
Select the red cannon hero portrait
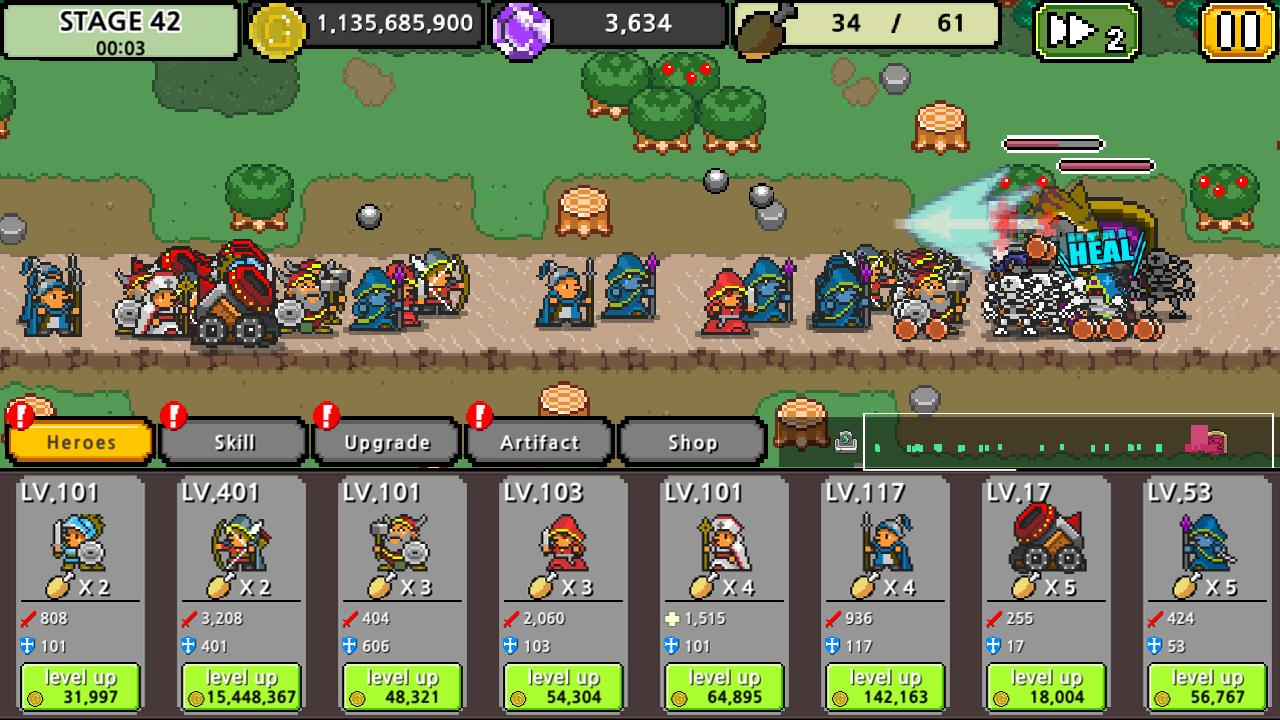pos(1046,538)
